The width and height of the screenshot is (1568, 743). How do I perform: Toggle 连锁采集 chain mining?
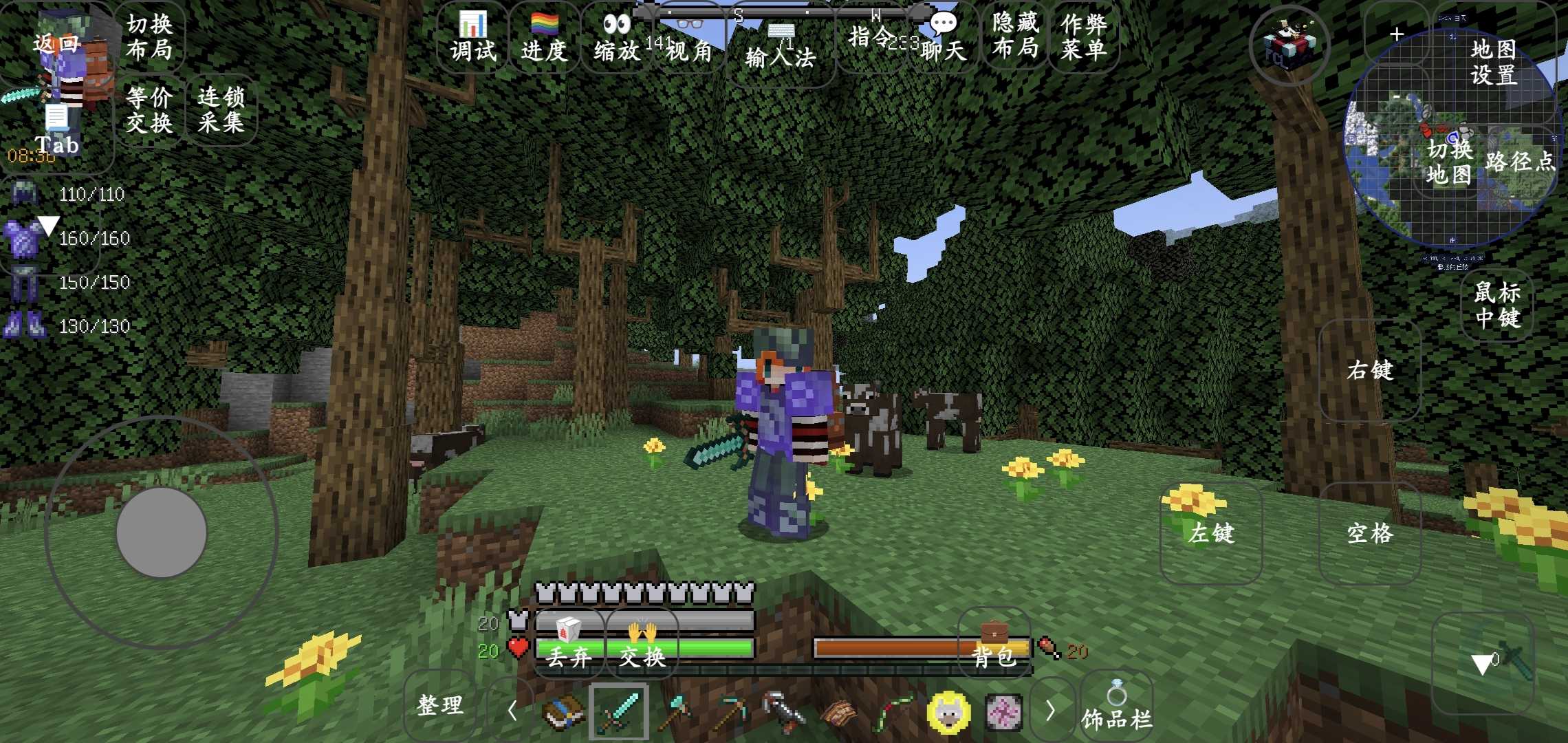coord(221,110)
